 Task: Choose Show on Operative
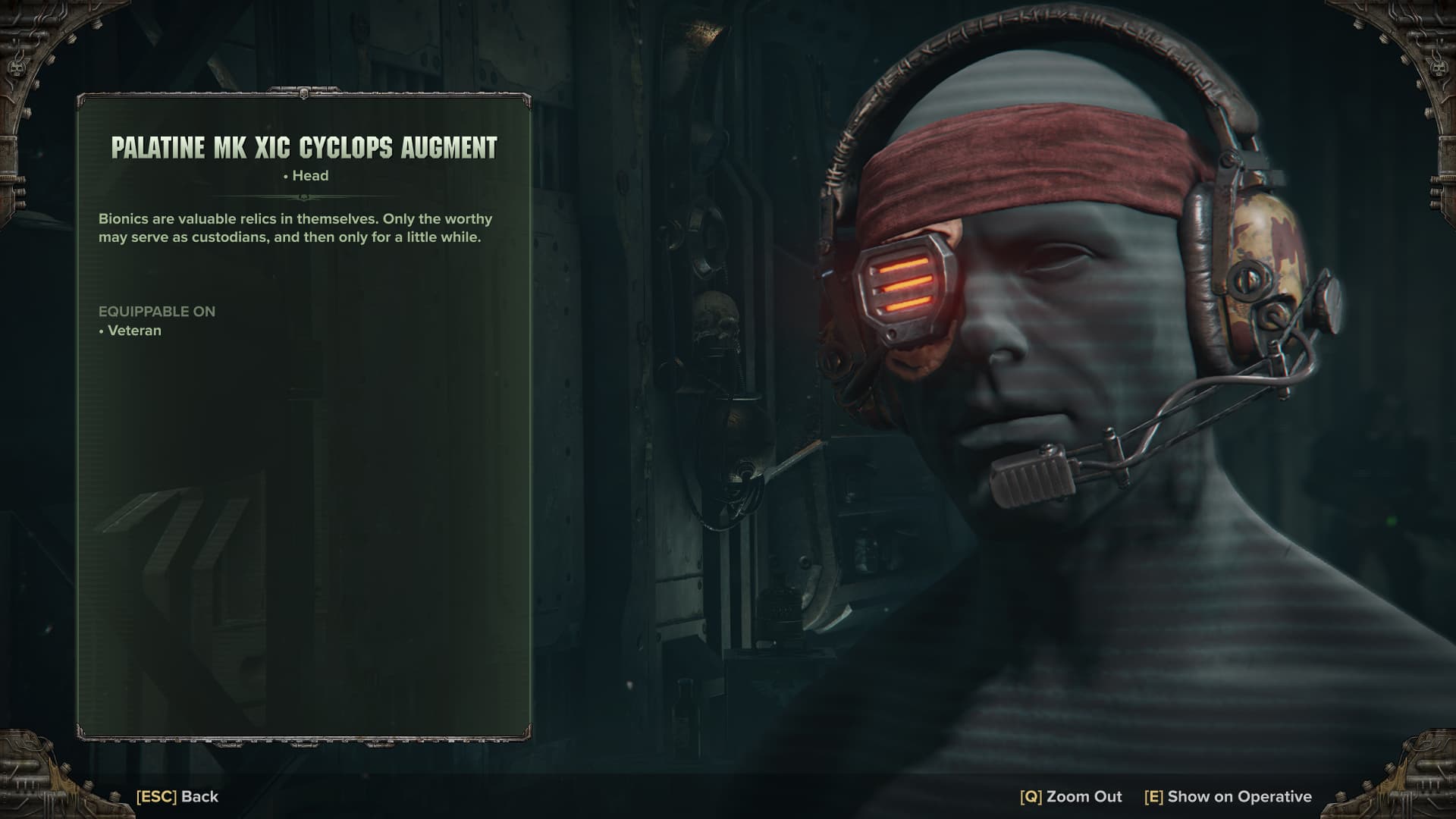[1228, 796]
